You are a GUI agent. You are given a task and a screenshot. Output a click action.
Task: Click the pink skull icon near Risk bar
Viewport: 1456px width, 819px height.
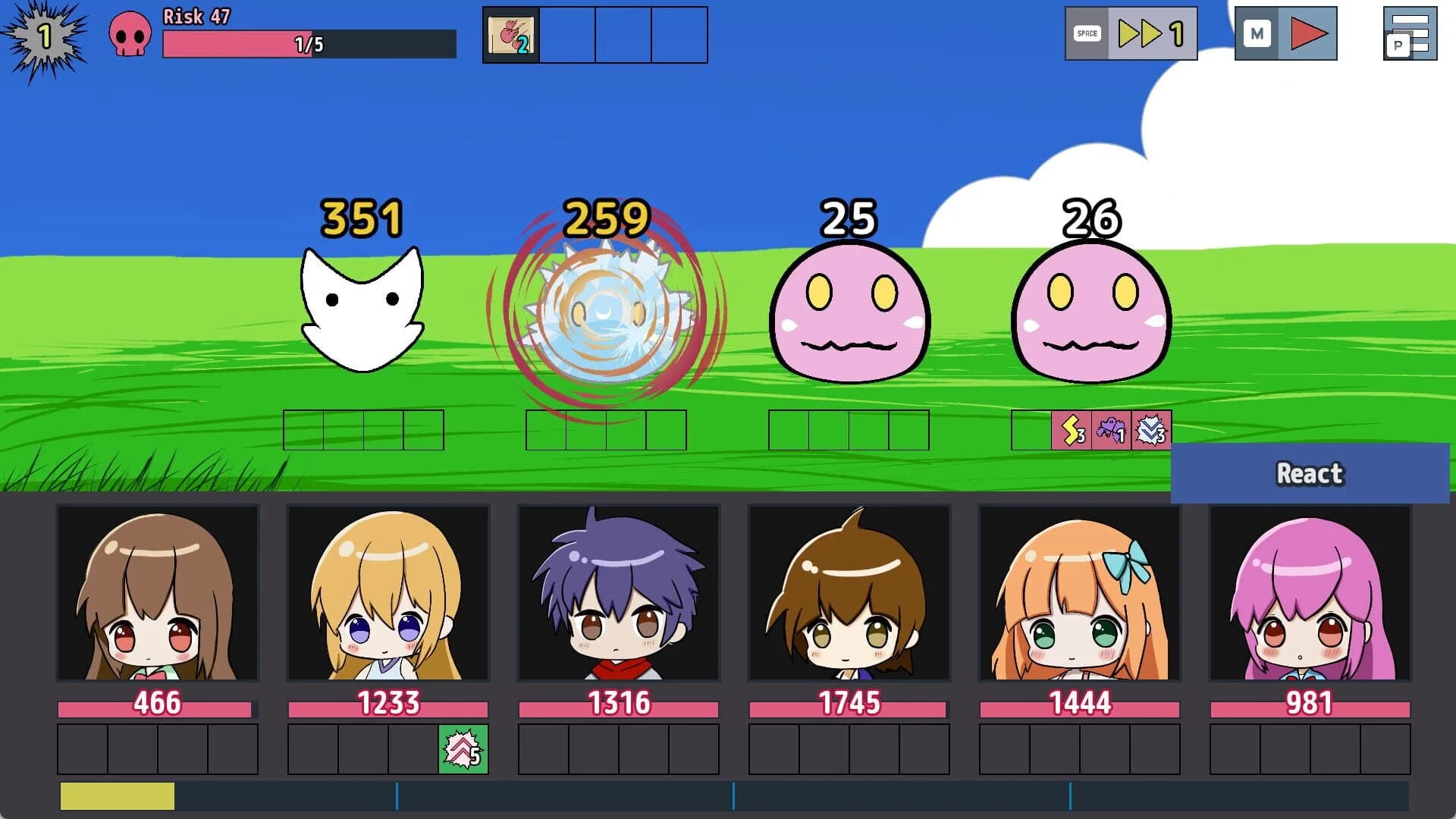(x=130, y=34)
